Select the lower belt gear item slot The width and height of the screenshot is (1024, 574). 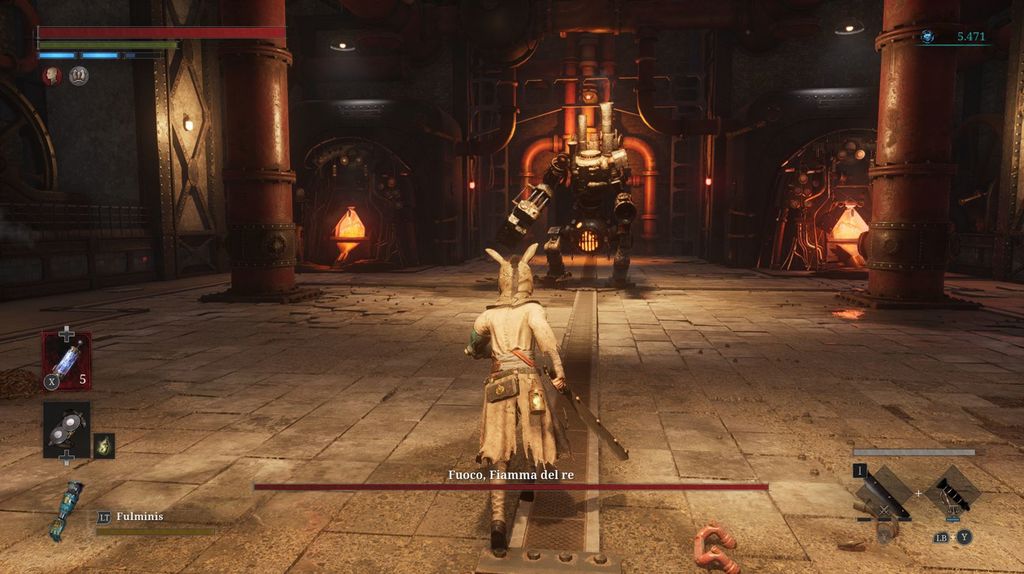click(x=66, y=429)
